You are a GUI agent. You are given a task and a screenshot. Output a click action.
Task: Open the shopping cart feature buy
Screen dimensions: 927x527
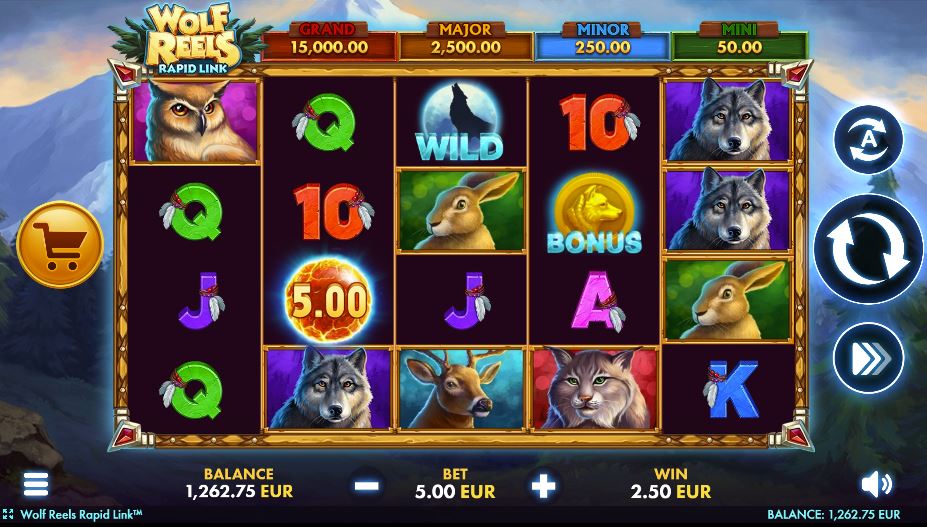[60, 245]
